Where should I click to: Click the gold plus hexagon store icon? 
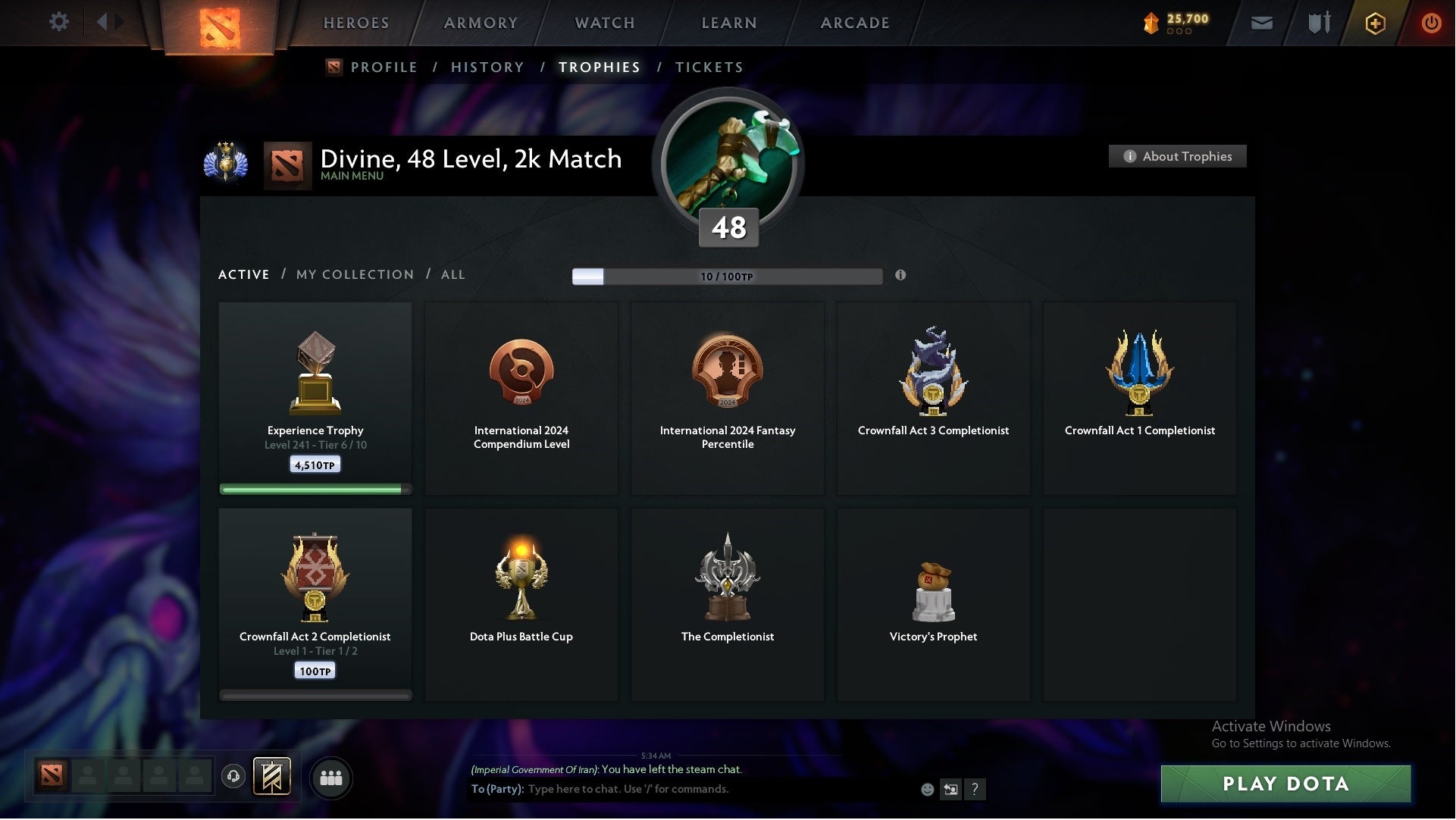(1374, 23)
